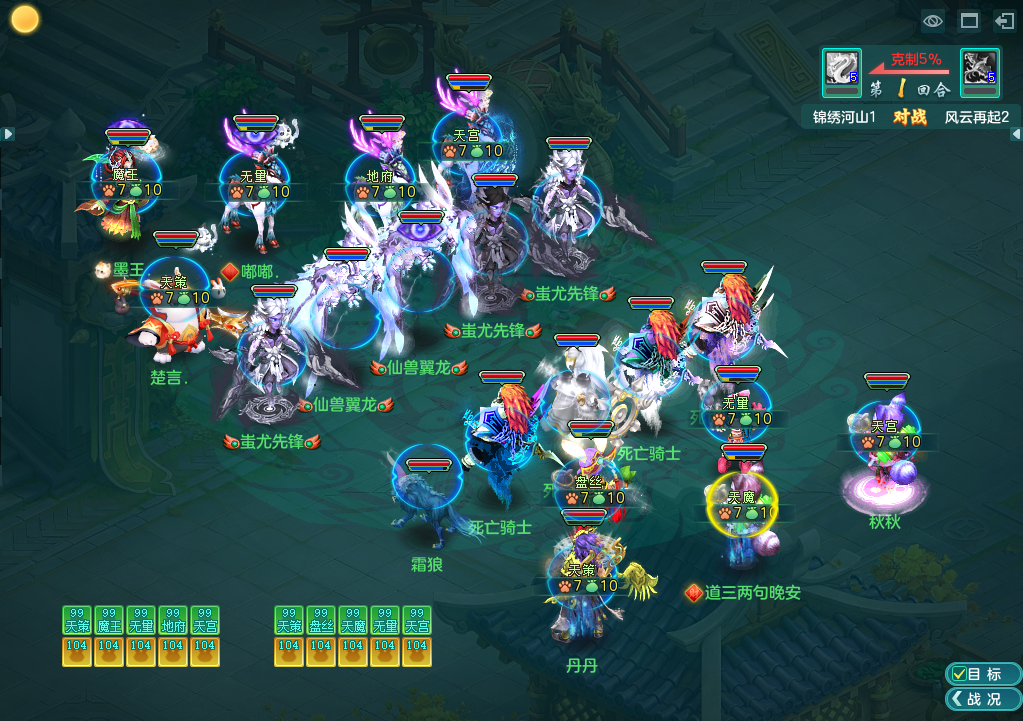Image resolution: width=1023 pixels, height=721 pixels.
Task: Toggle the eye visibility icon
Action: point(933,21)
